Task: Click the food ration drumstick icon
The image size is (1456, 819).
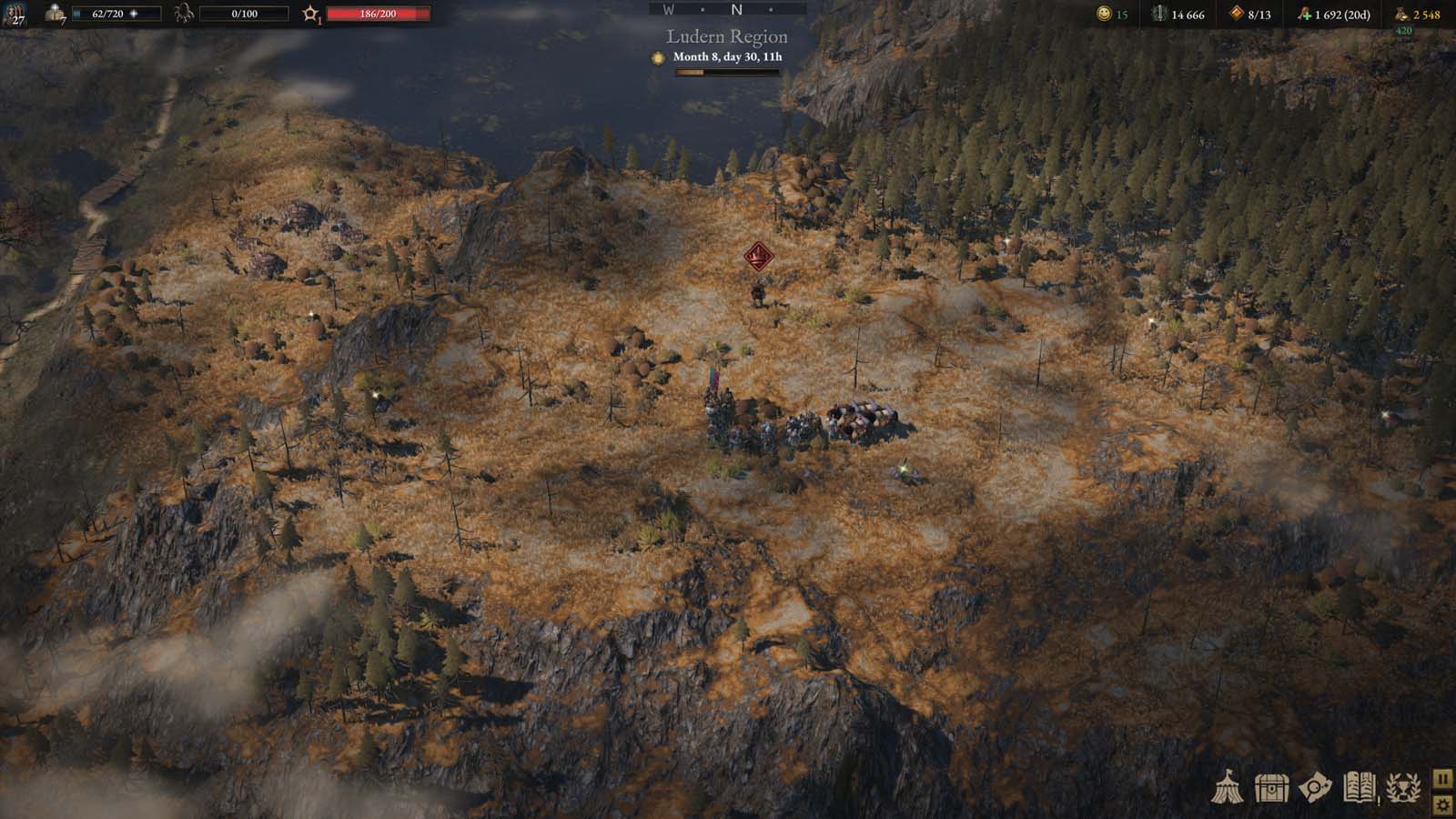Action: pyautogui.click(x=1304, y=14)
